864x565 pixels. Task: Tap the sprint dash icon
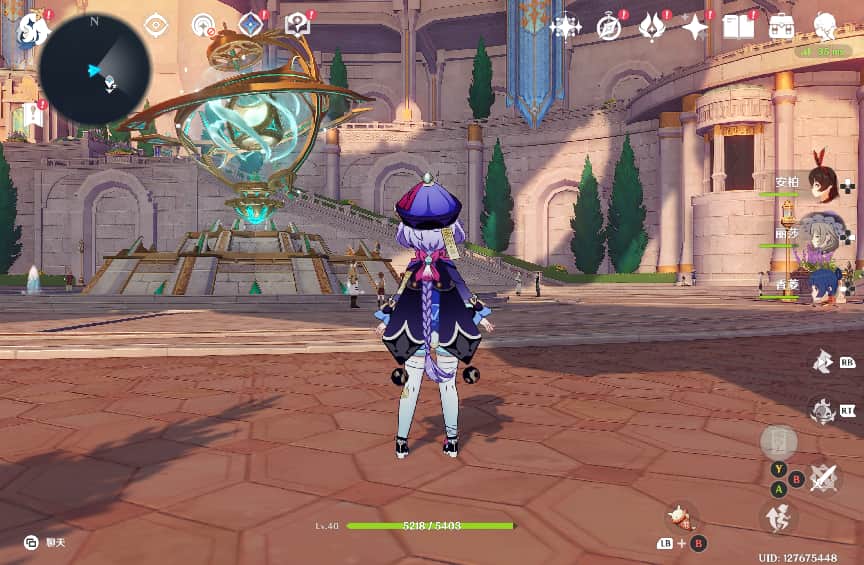pyautogui.click(x=780, y=517)
